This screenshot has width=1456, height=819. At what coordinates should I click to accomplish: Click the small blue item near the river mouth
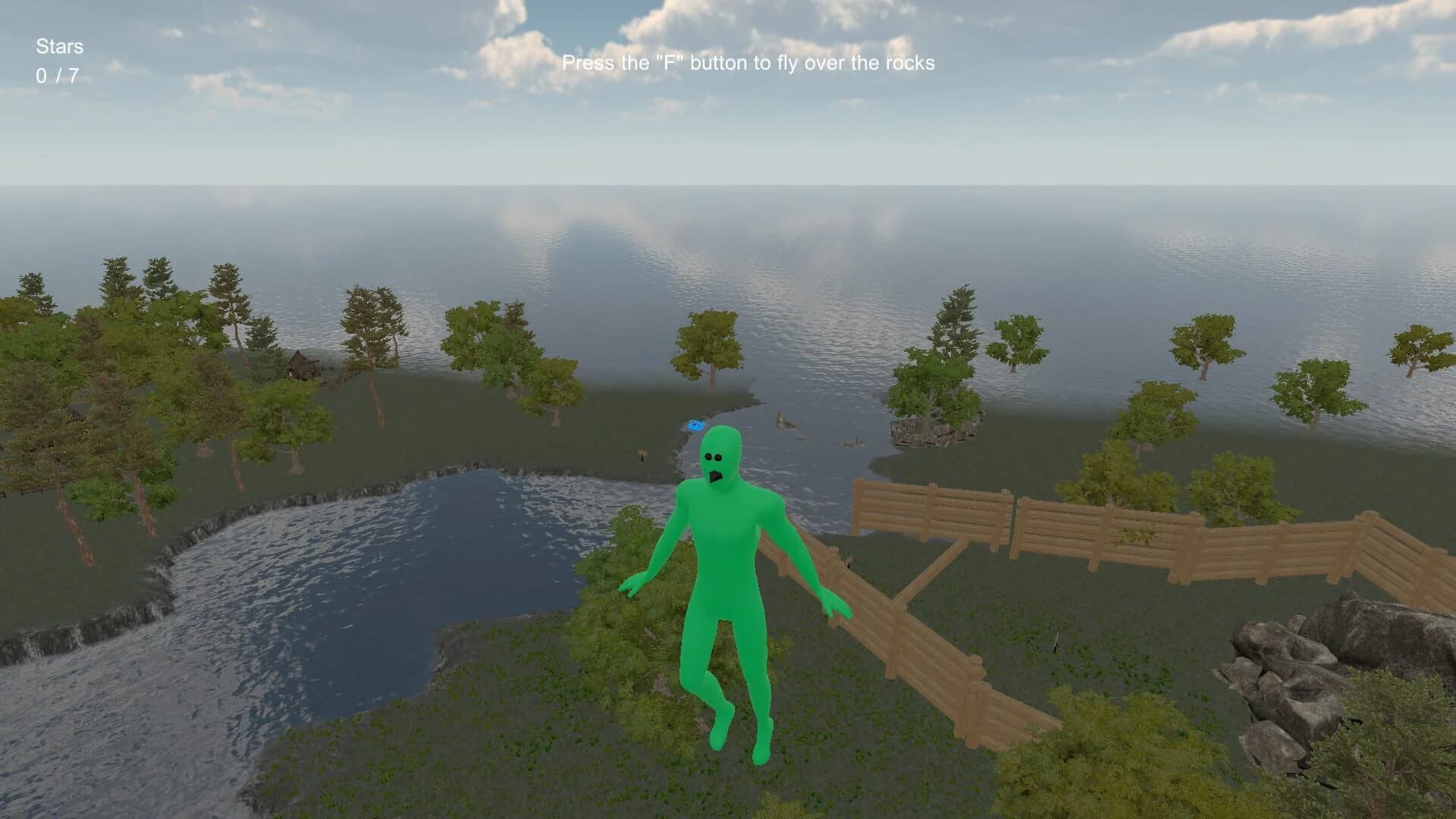(696, 424)
